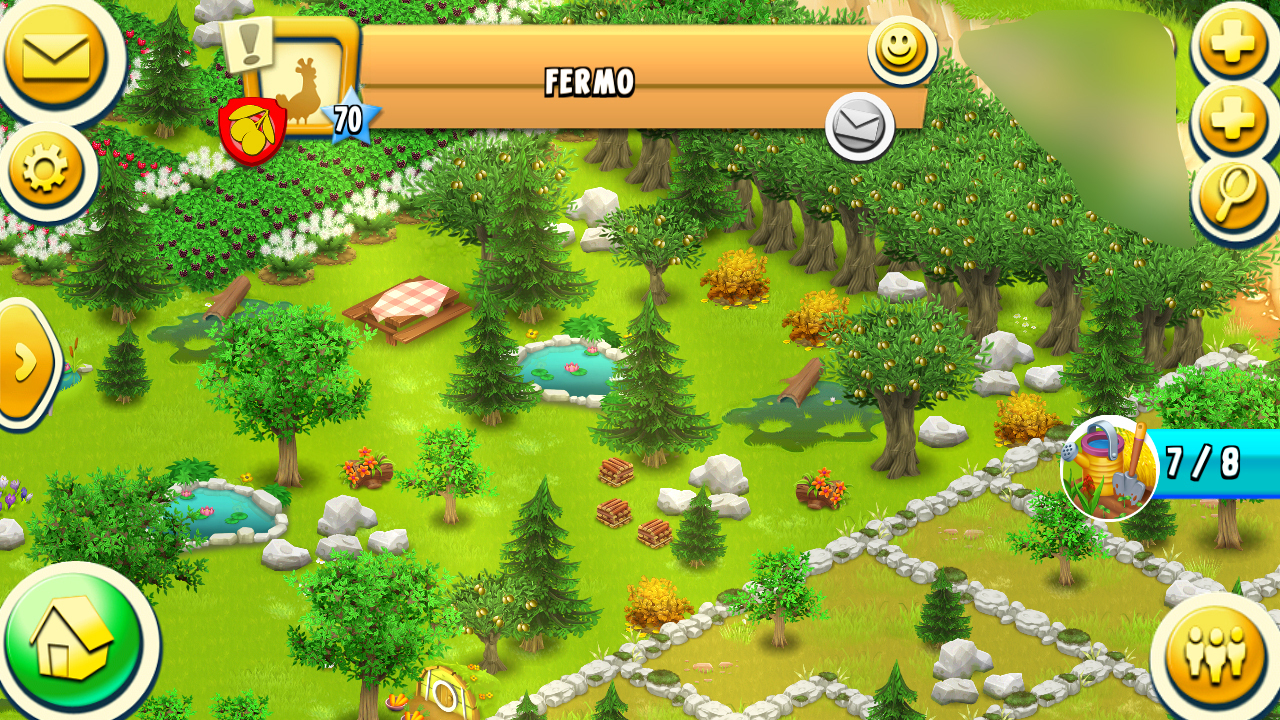Screen dimensions: 1280x720
Task: Tap the smiley face button
Action: (901, 48)
